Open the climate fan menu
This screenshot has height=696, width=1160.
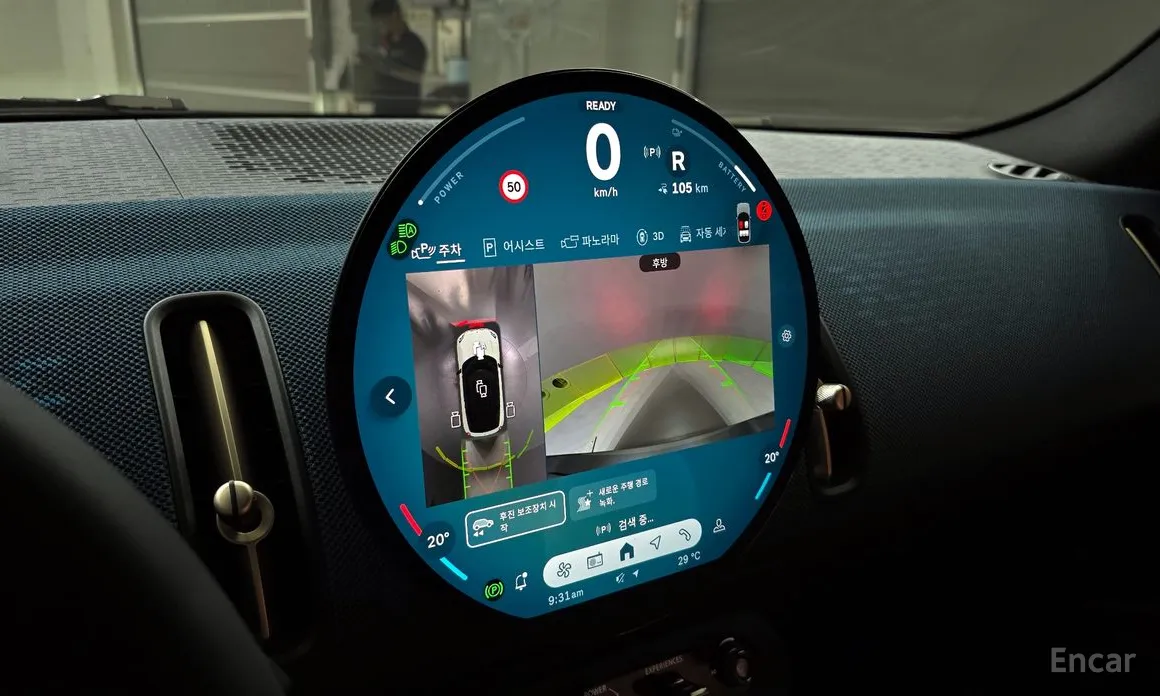pyautogui.click(x=563, y=570)
